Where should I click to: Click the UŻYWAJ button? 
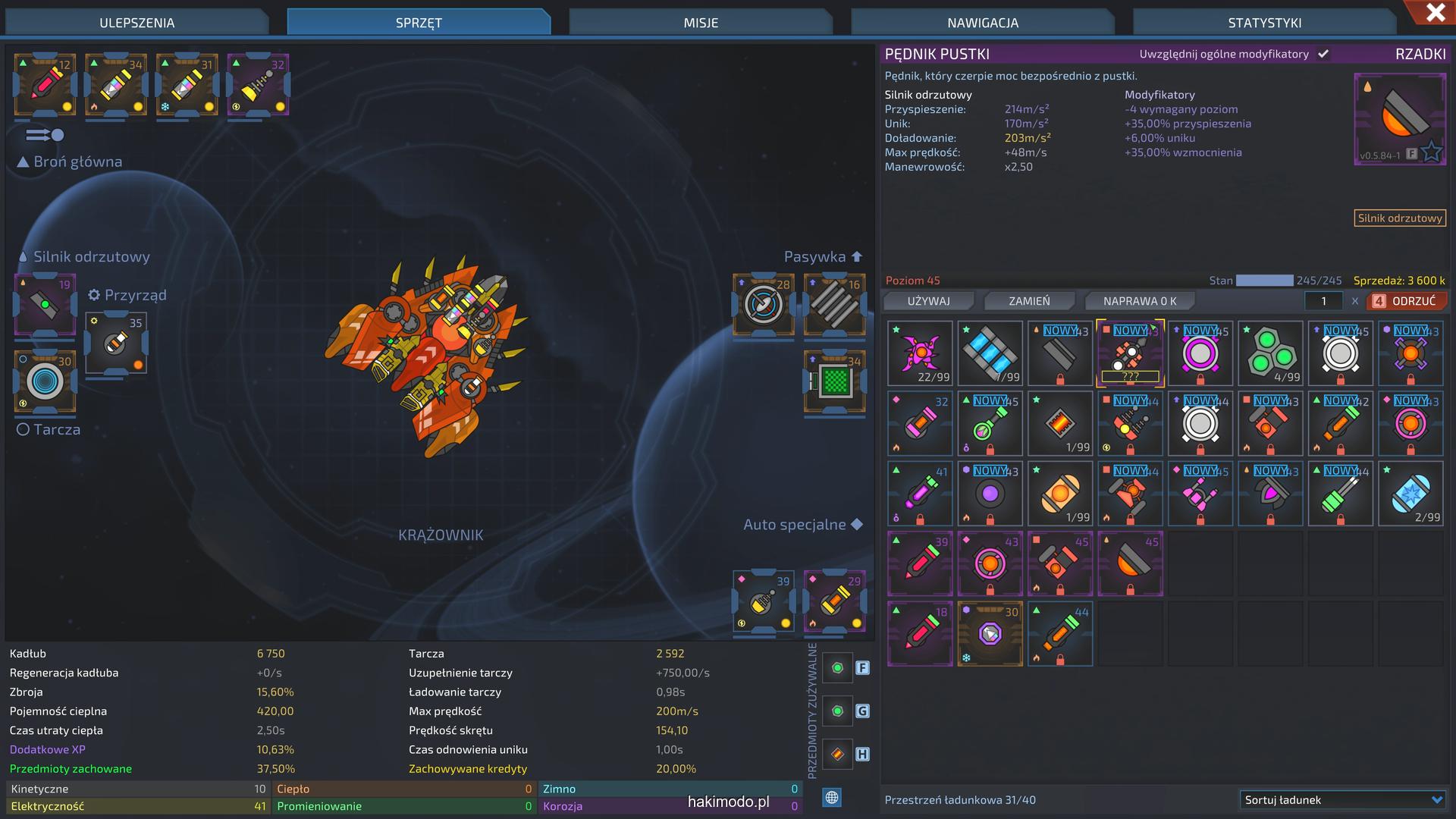928,301
